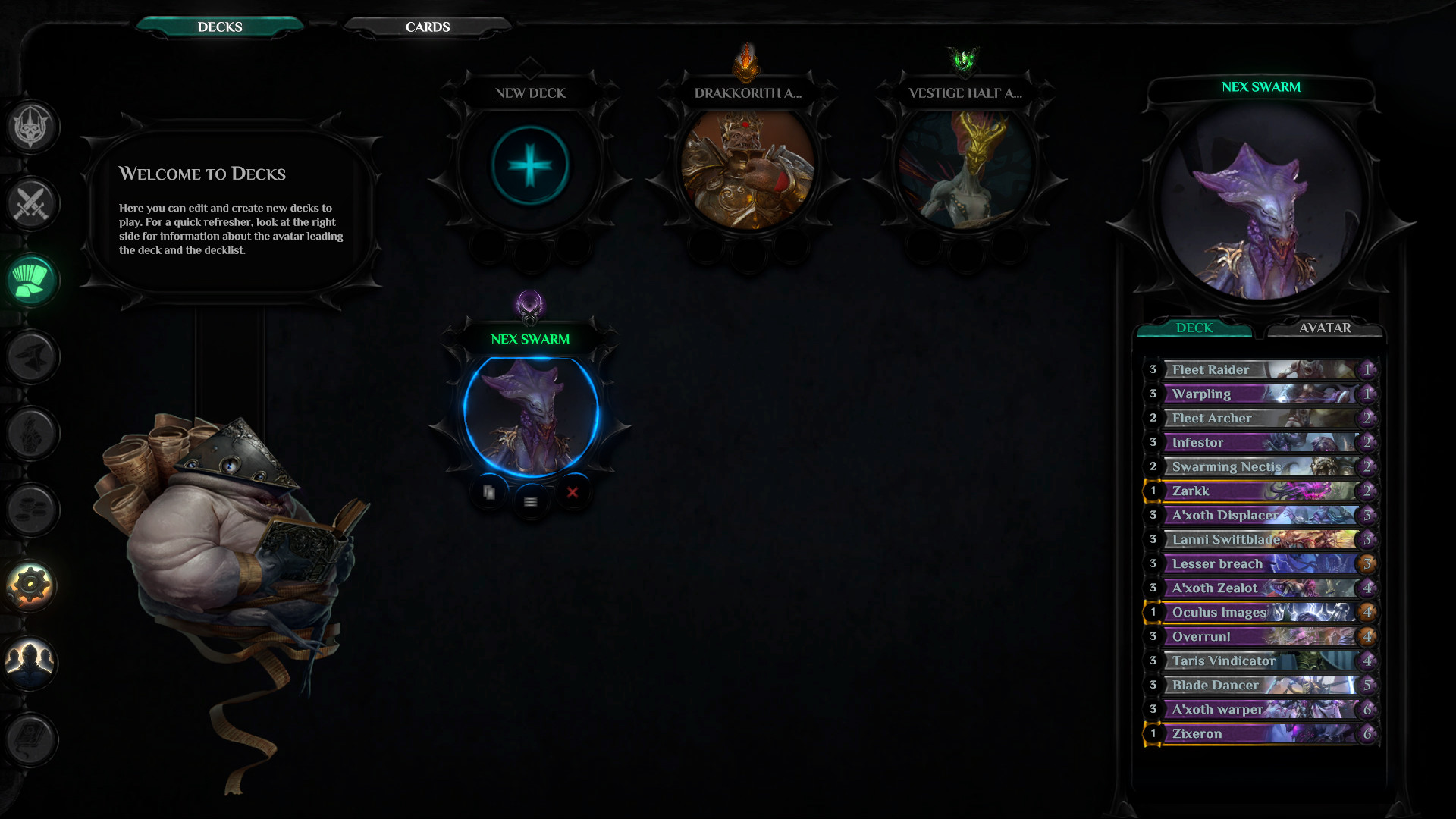The width and height of the screenshot is (1456, 819).
Task: Copy the Nex Swarm deck
Action: pyautogui.click(x=489, y=493)
